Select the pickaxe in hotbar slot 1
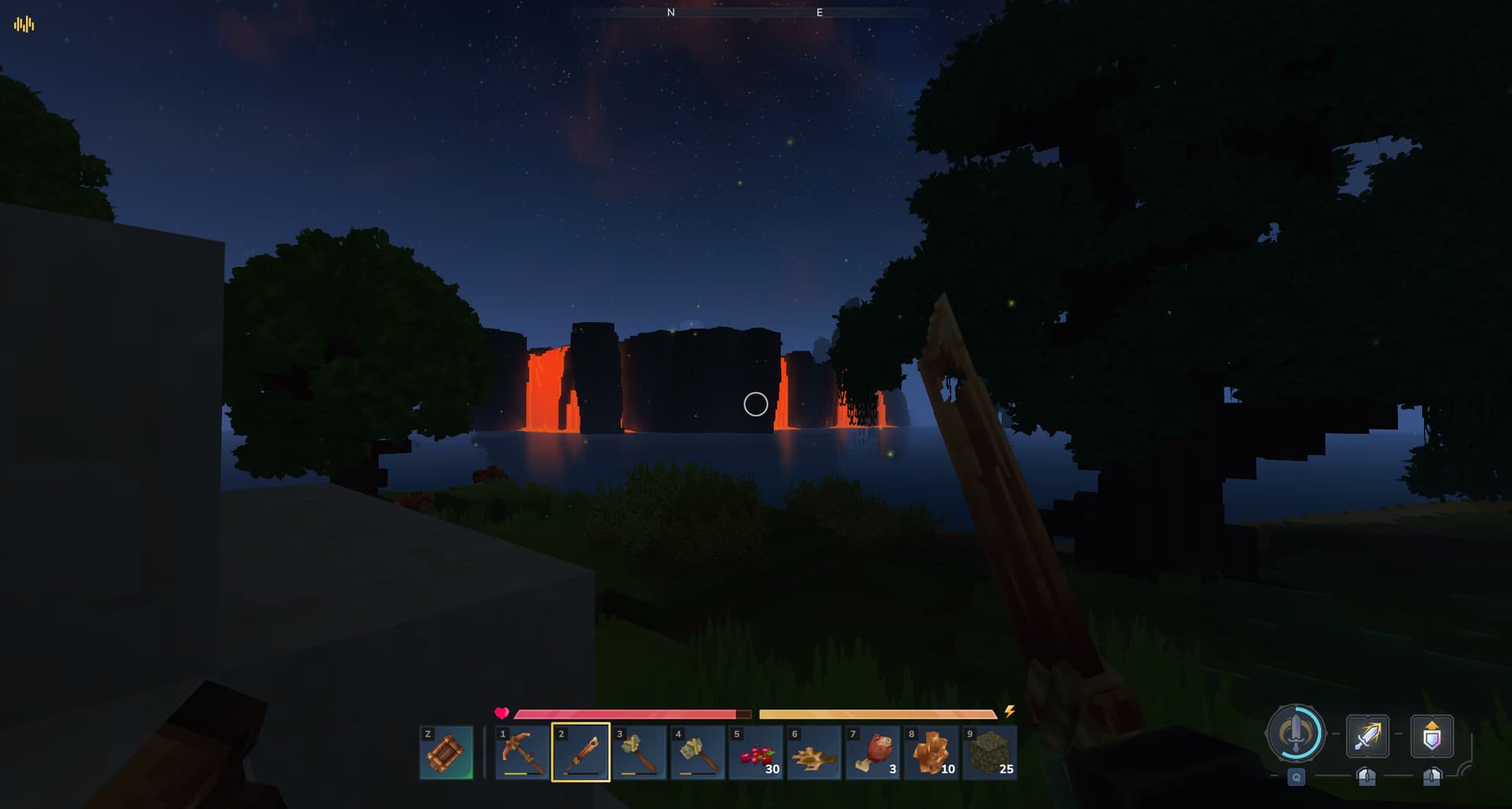The image size is (1512, 809). pos(521,754)
